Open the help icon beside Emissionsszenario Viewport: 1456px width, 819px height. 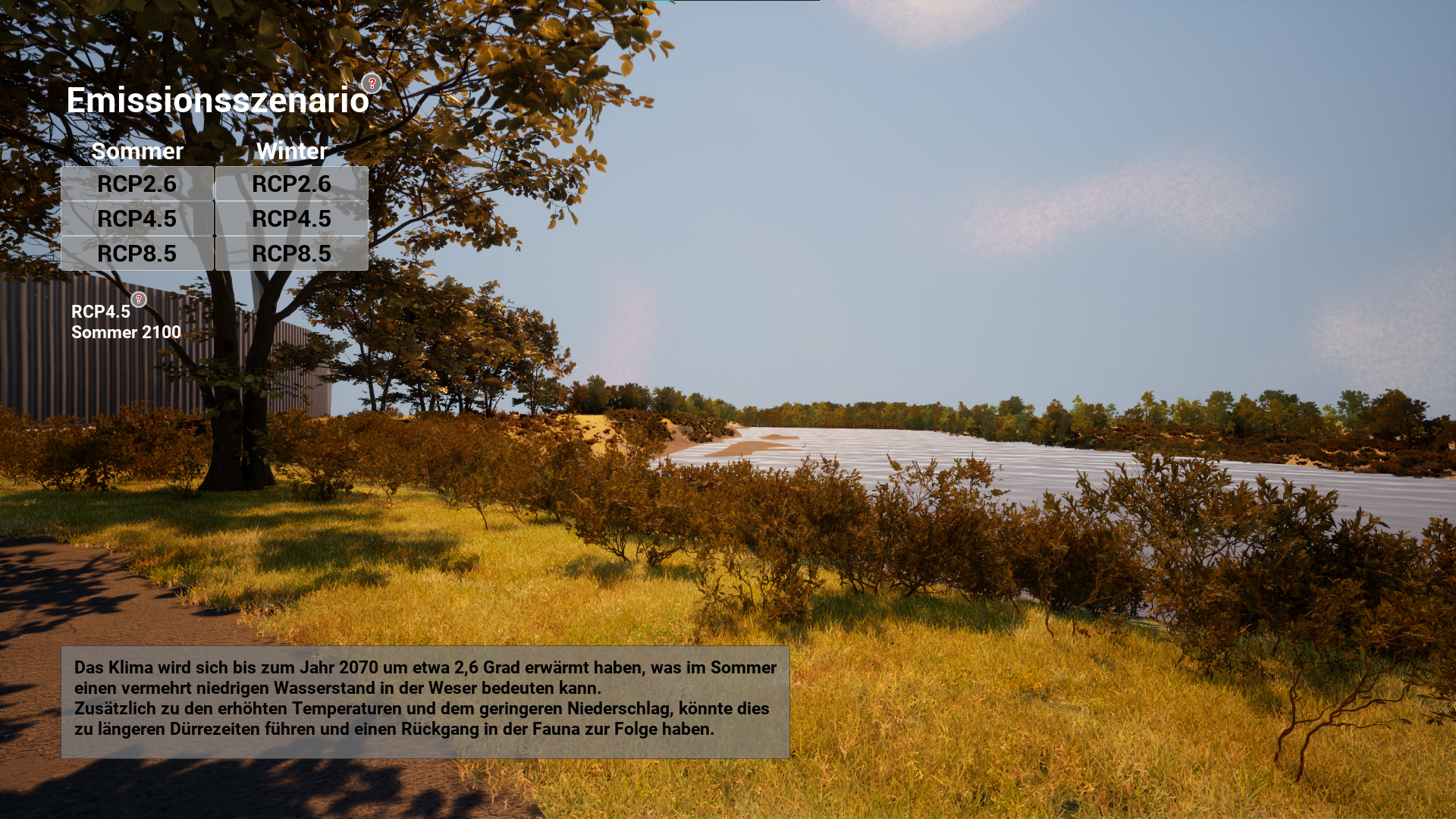372,83
